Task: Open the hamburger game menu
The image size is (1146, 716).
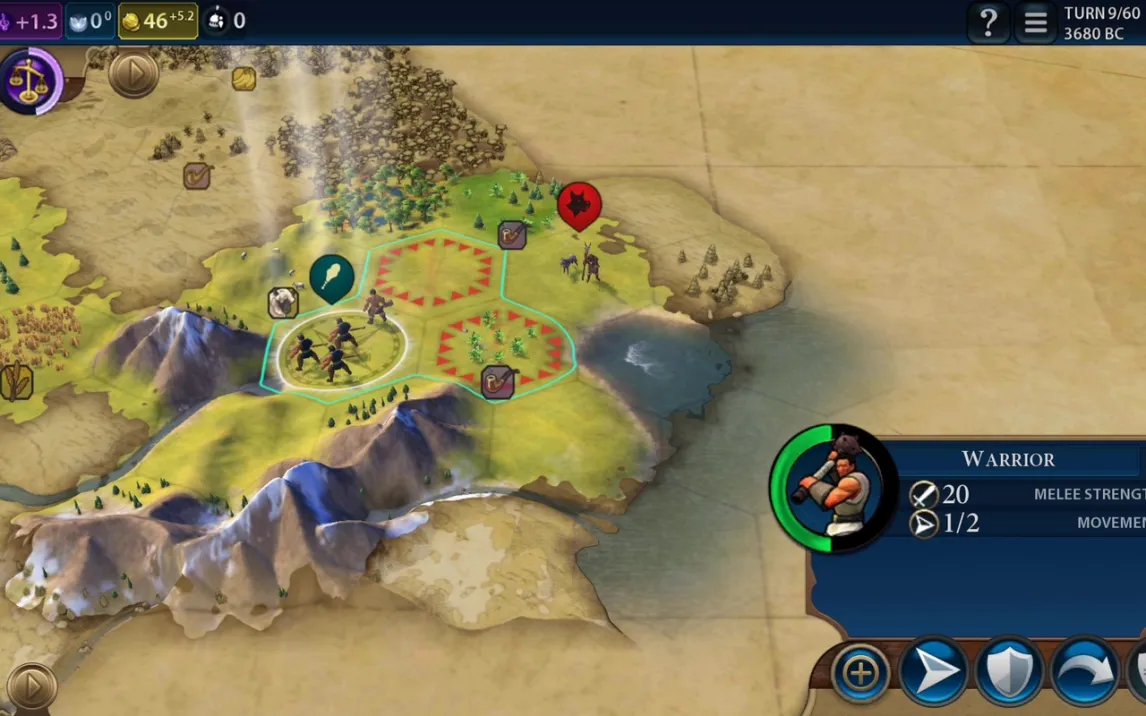Action: [1035, 22]
